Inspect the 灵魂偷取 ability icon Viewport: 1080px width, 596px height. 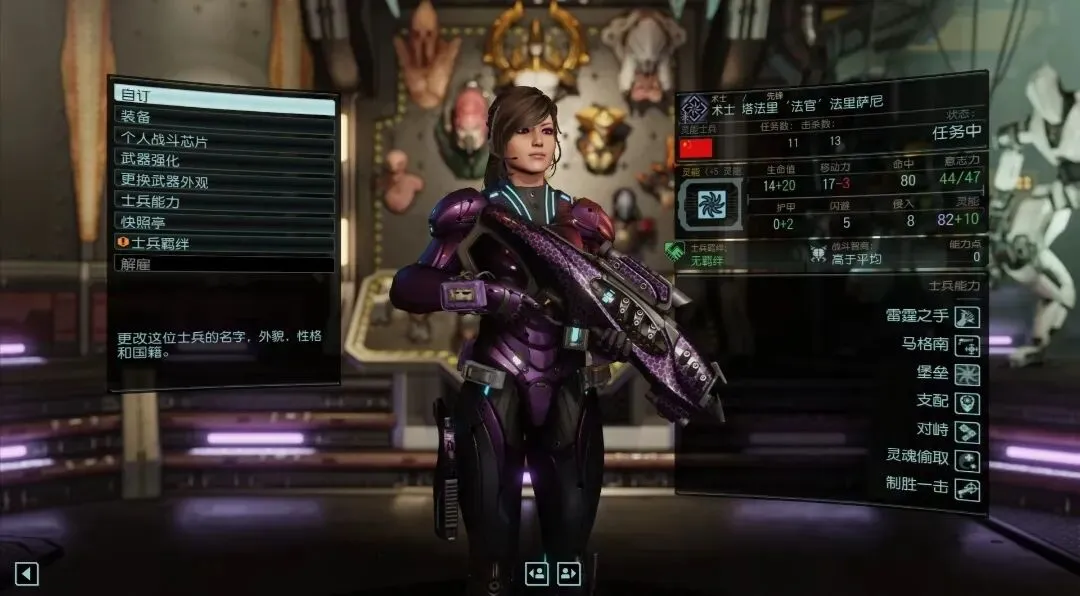click(967, 460)
